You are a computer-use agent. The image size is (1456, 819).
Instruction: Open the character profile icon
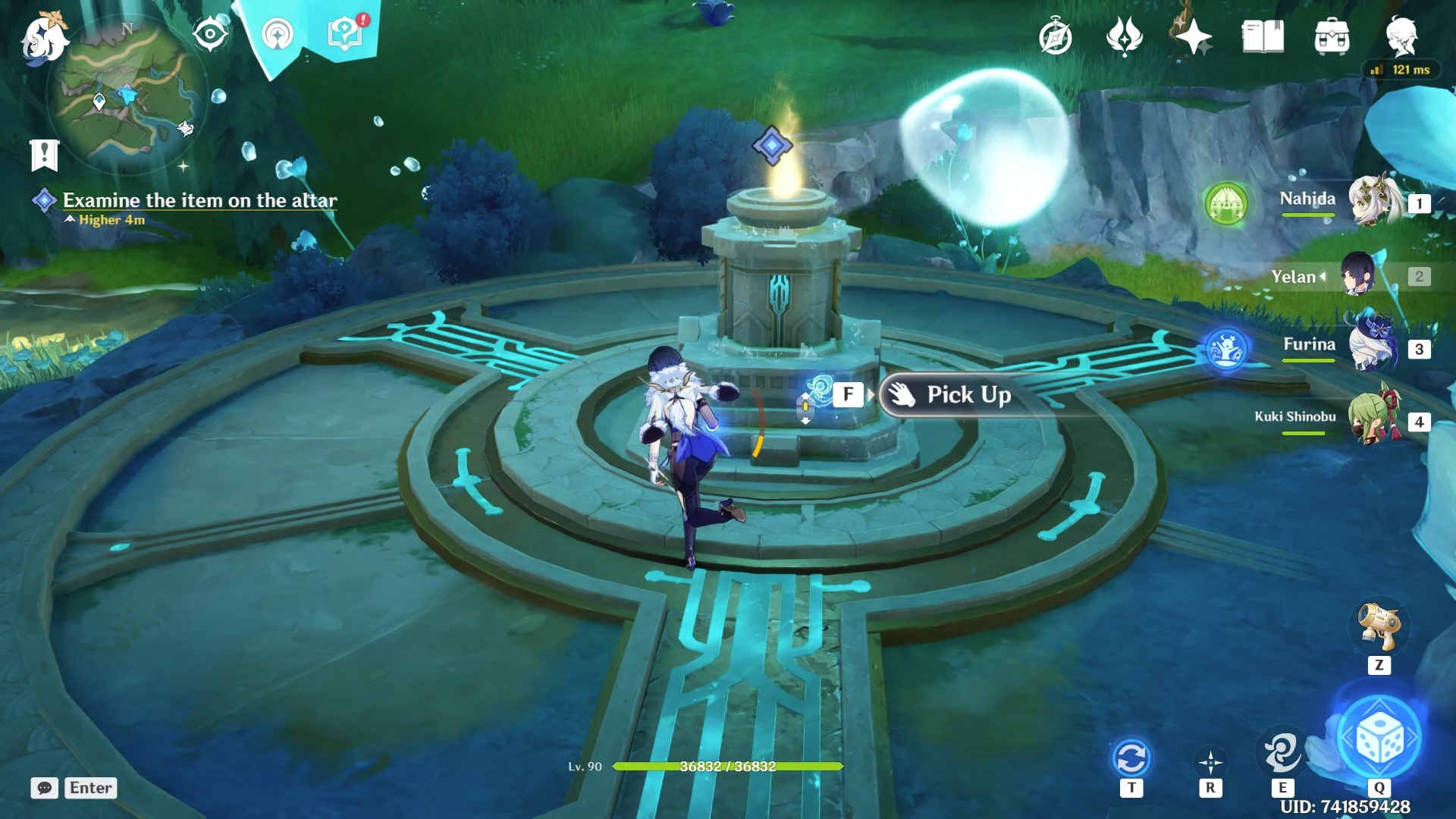(x=1401, y=36)
